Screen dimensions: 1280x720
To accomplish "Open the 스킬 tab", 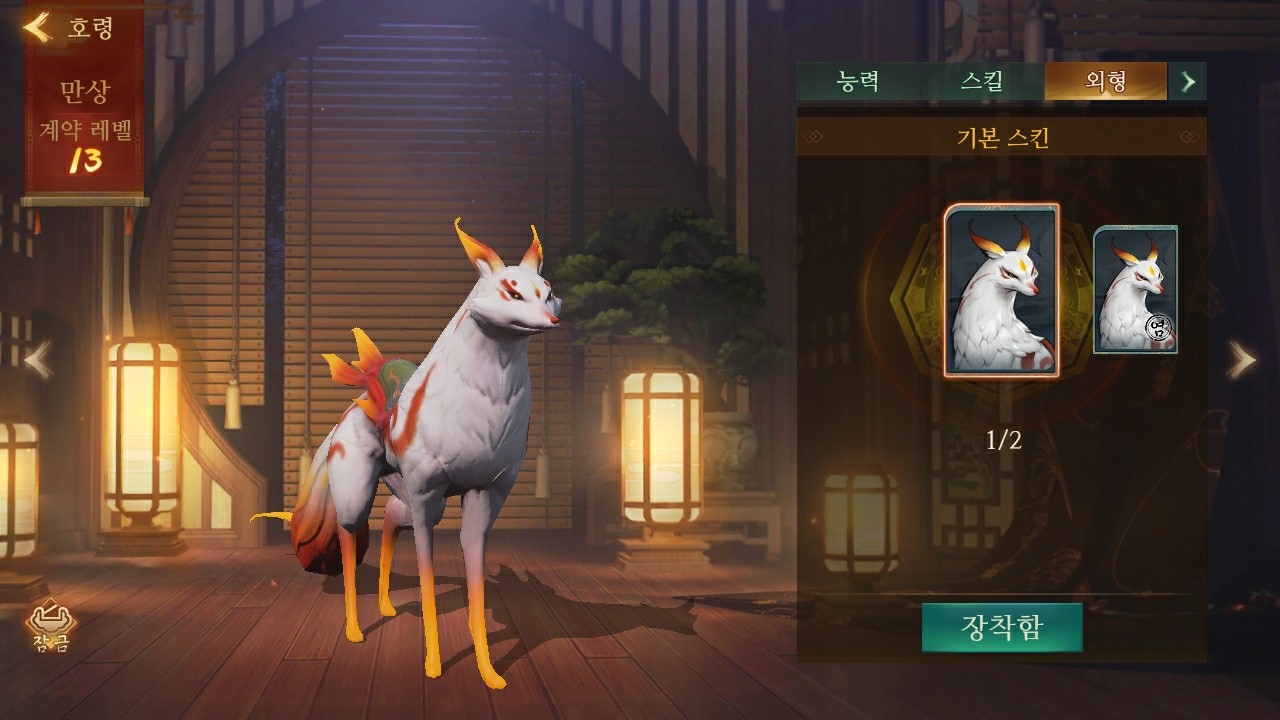I will (x=981, y=81).
